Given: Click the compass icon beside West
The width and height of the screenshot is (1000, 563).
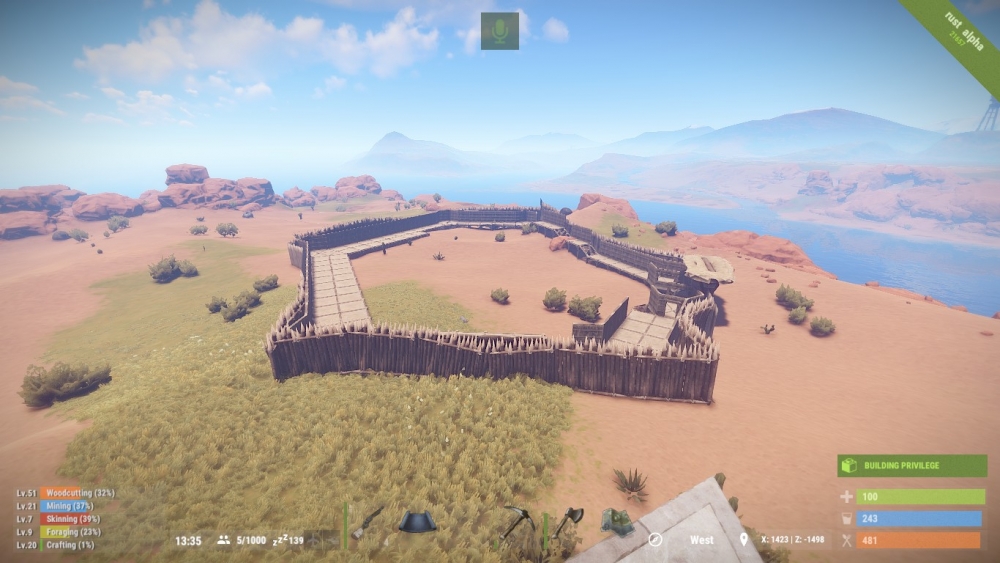Looking at the screenshot, I should pyautogui.click(x=655, y=540).
